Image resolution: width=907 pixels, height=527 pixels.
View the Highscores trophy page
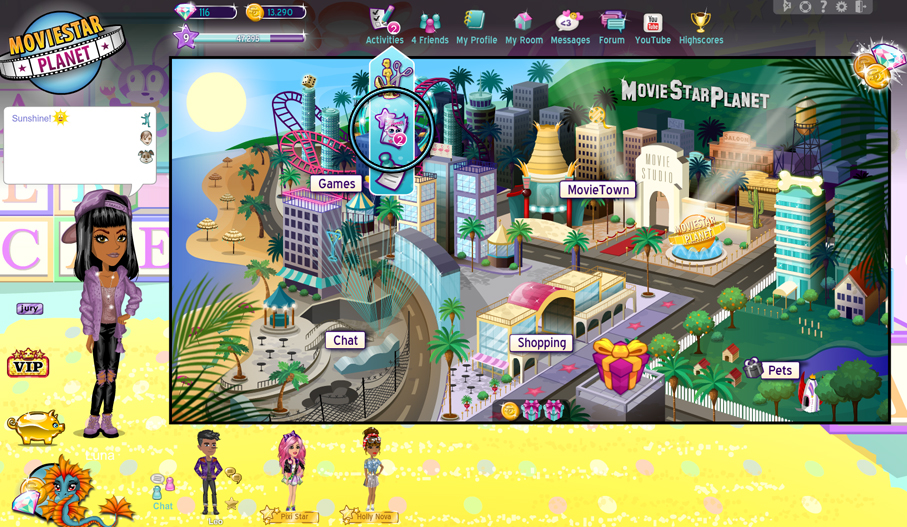click(x=701, y=26)
